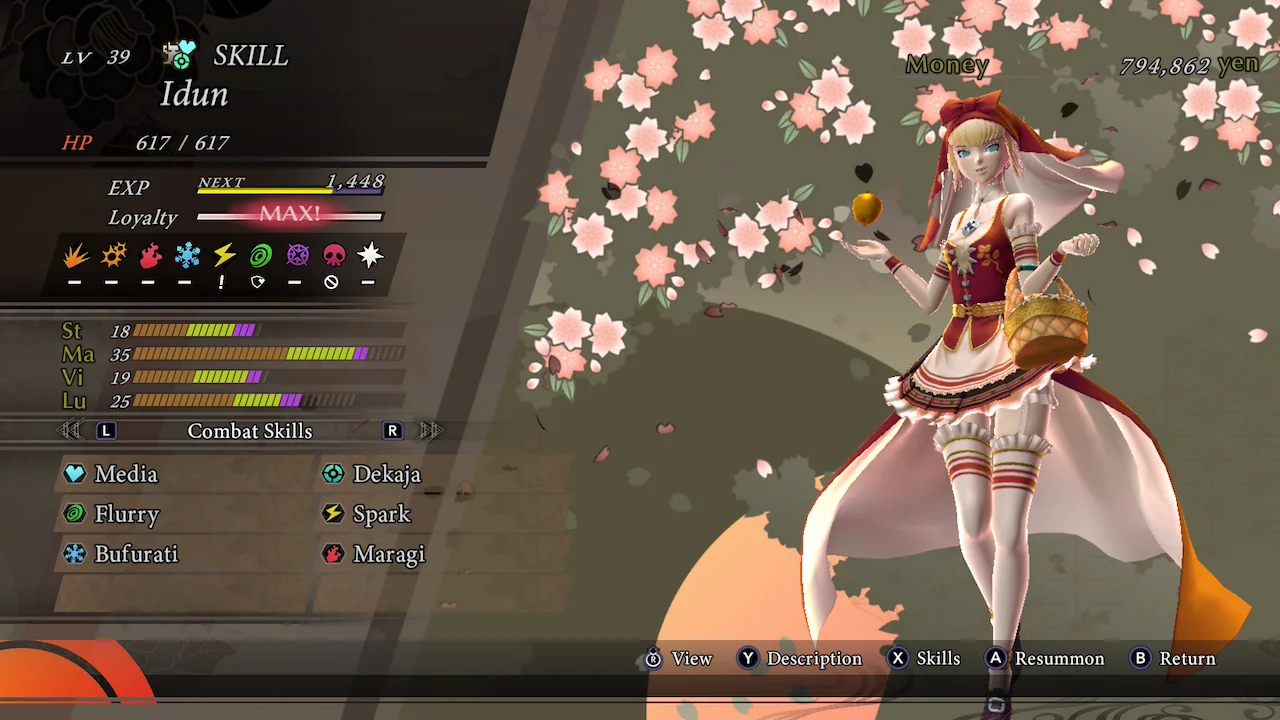Return to the previous screen
The height and width of the screenshot is (720, 1280).
1173,659
